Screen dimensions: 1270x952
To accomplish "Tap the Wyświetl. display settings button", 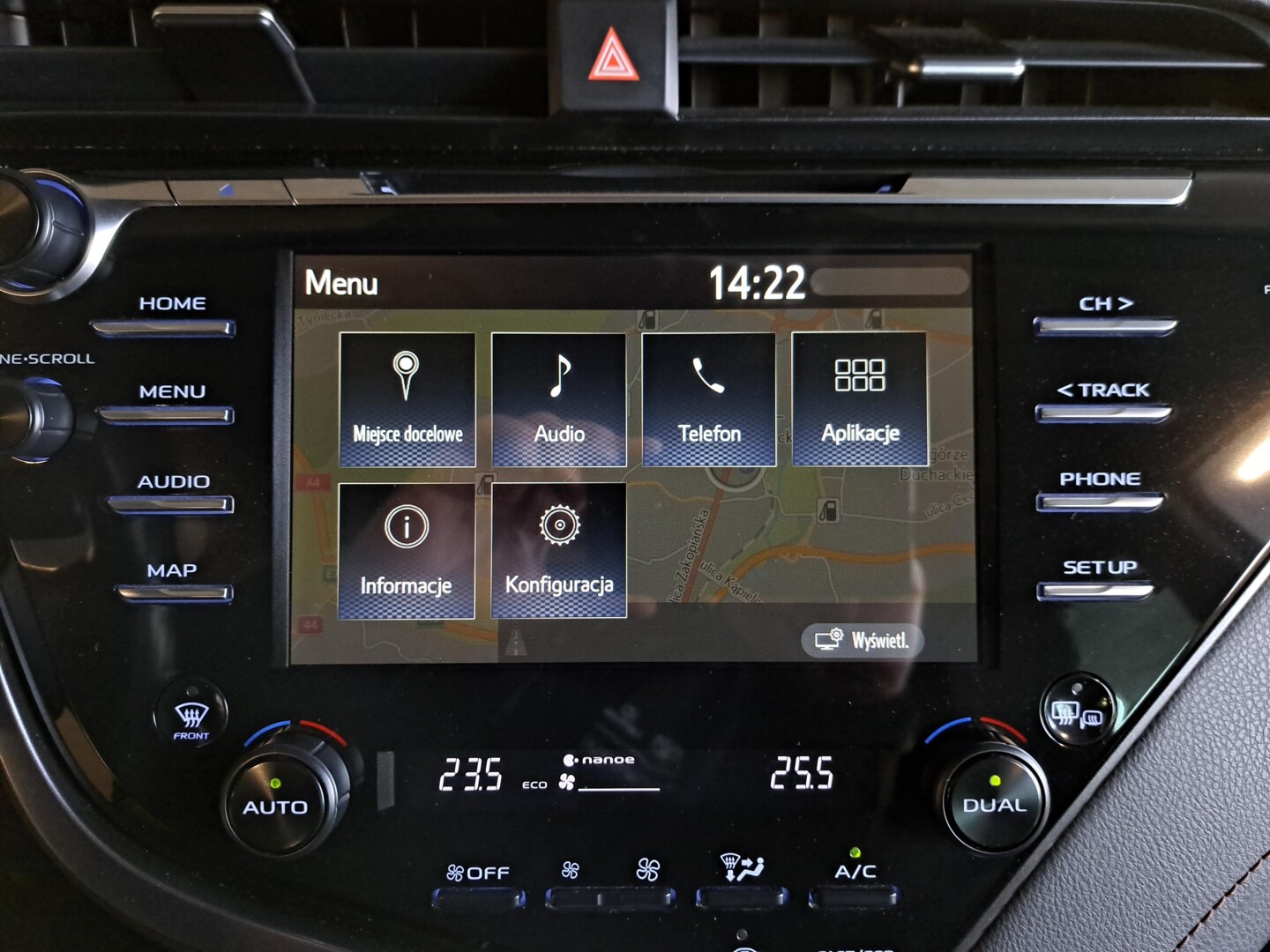I will [x=862, y=641].
